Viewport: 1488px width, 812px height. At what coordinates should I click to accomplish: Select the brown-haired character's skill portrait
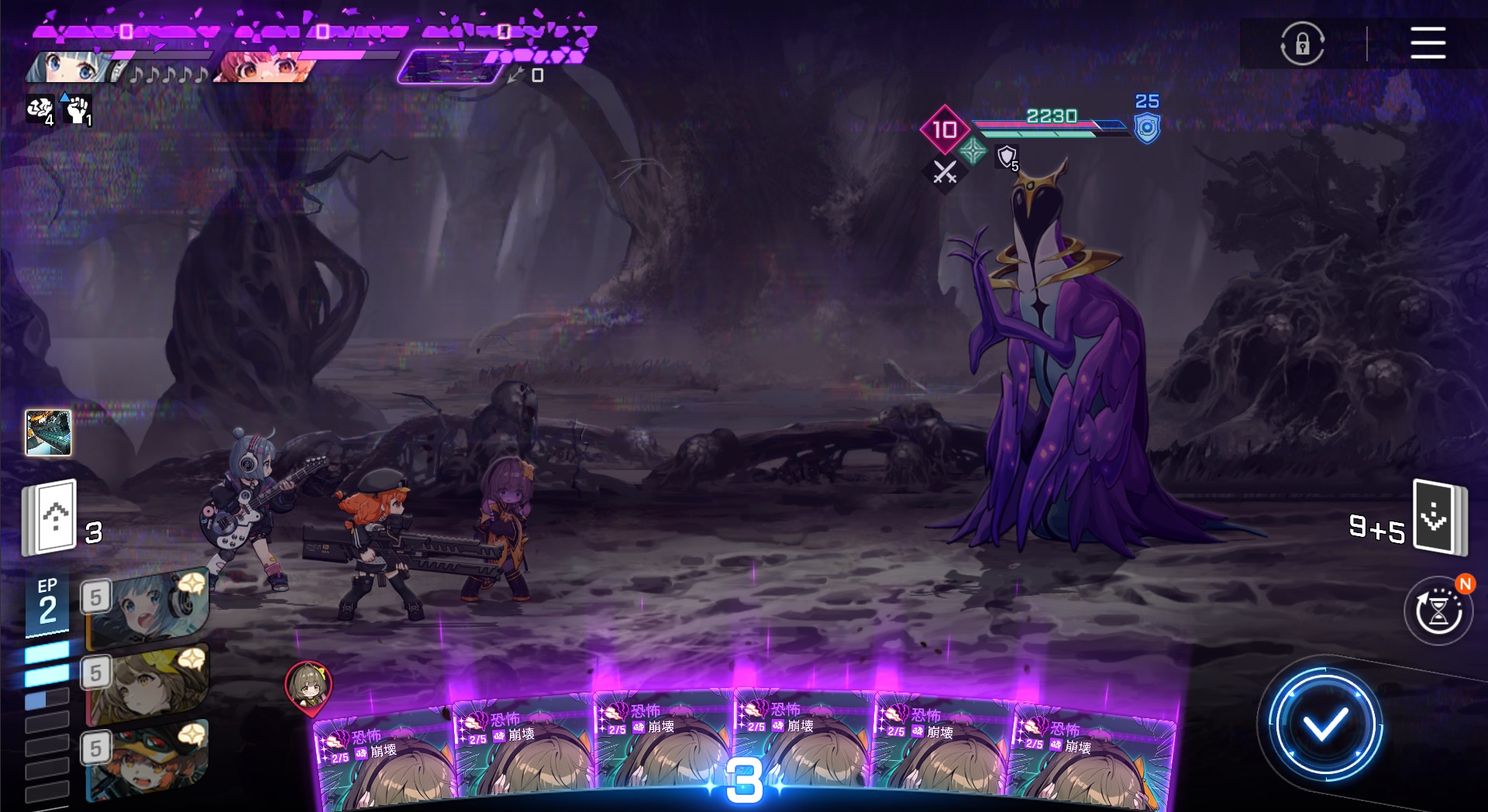coord(147,682)
